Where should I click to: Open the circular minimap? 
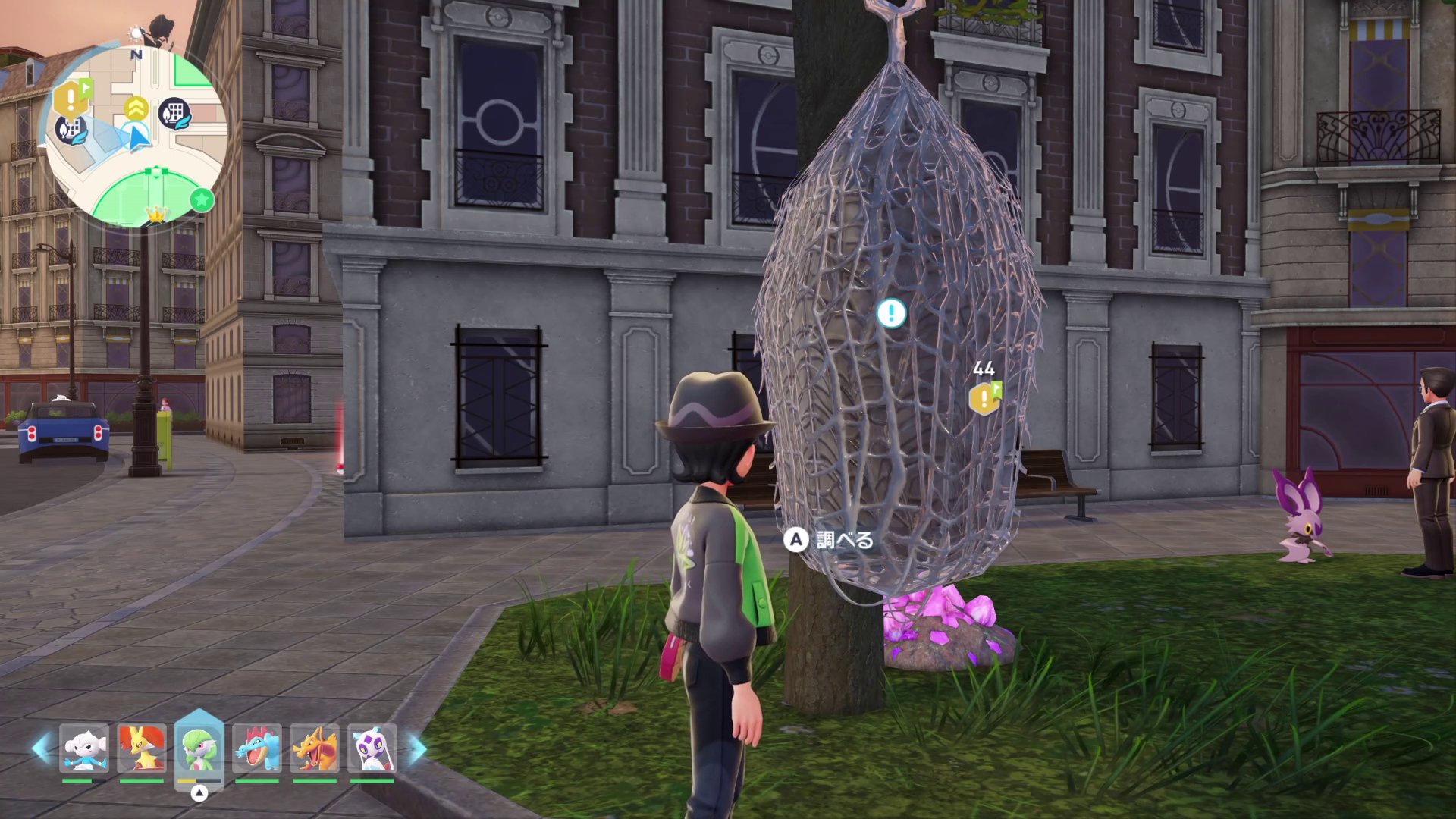coord(136,136)
